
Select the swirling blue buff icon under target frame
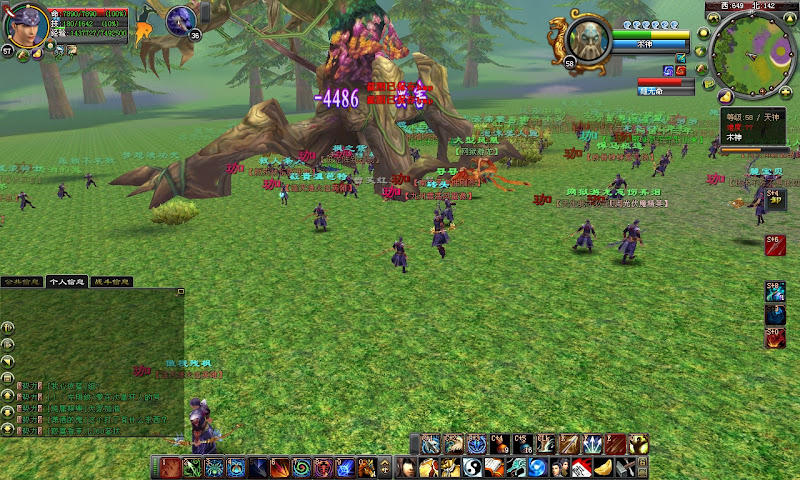668,70
